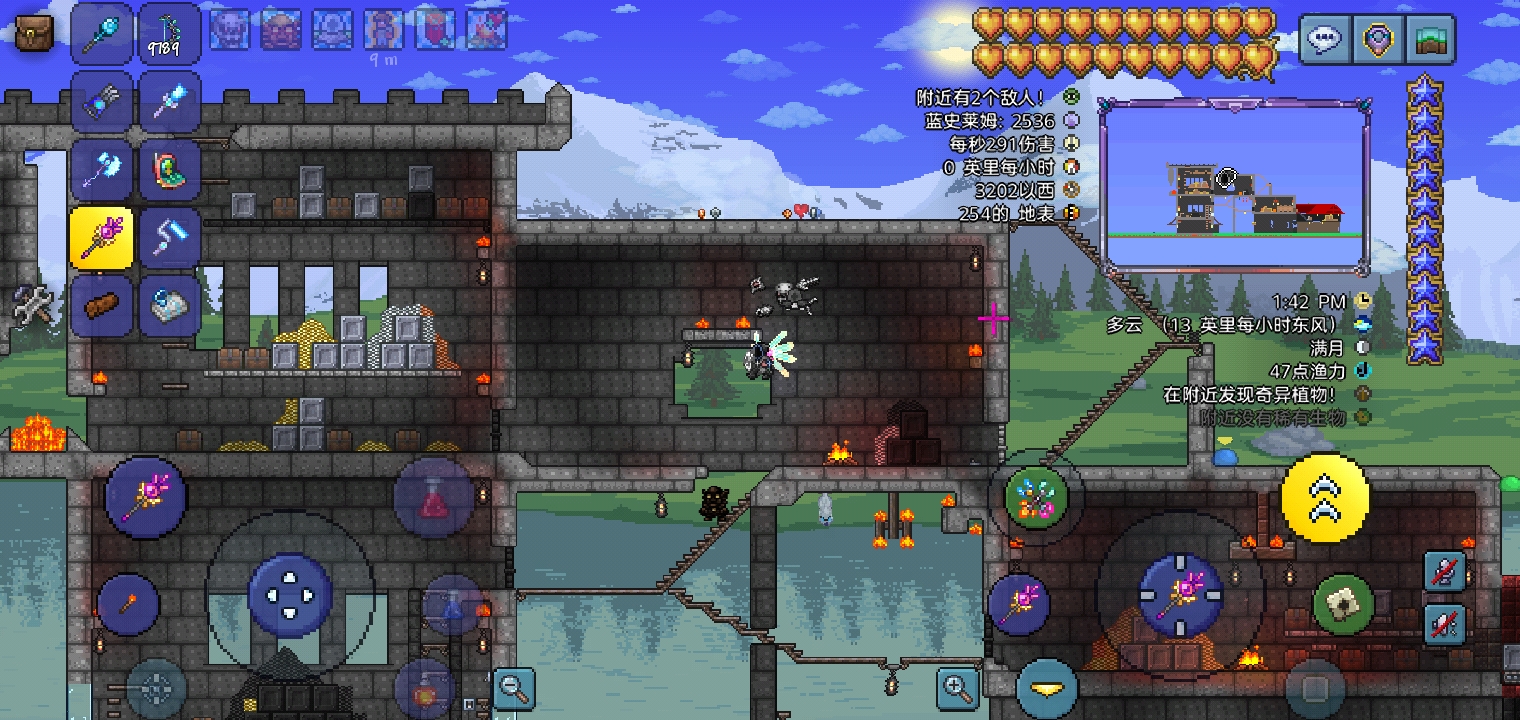Open the world map button

(x=1430, y=40)
